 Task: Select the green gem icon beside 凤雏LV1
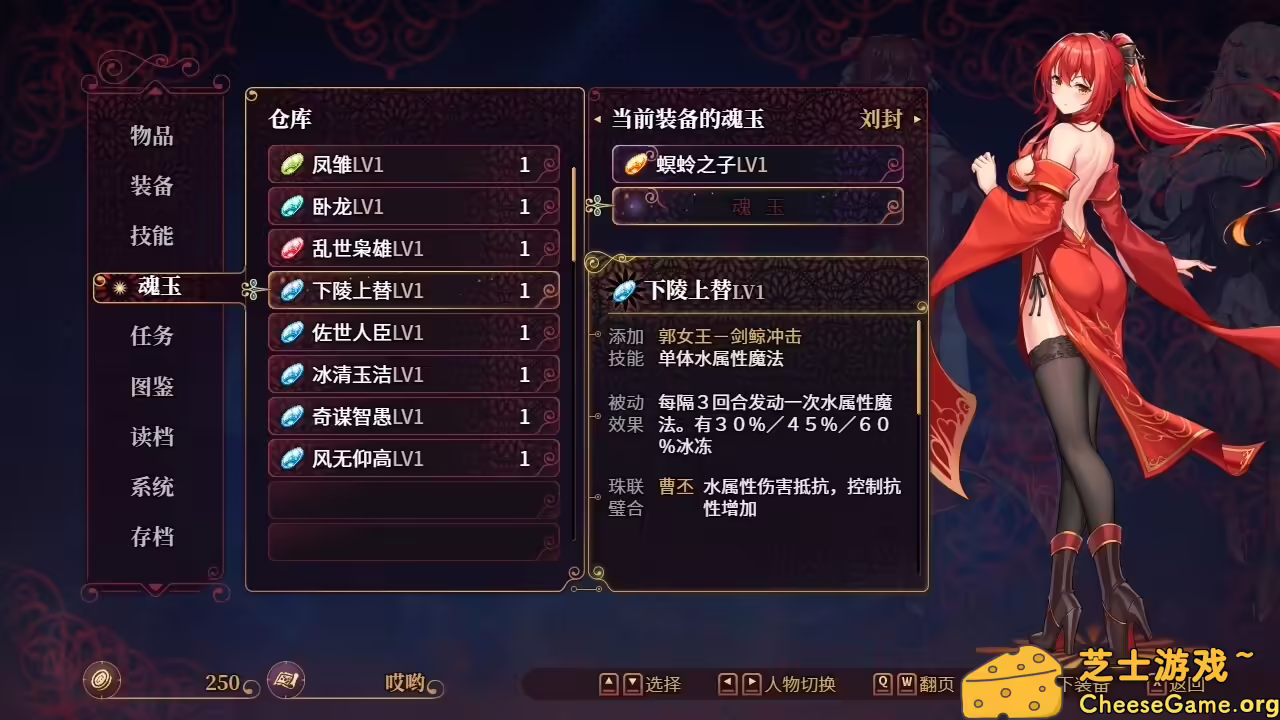tap(291, 165)
